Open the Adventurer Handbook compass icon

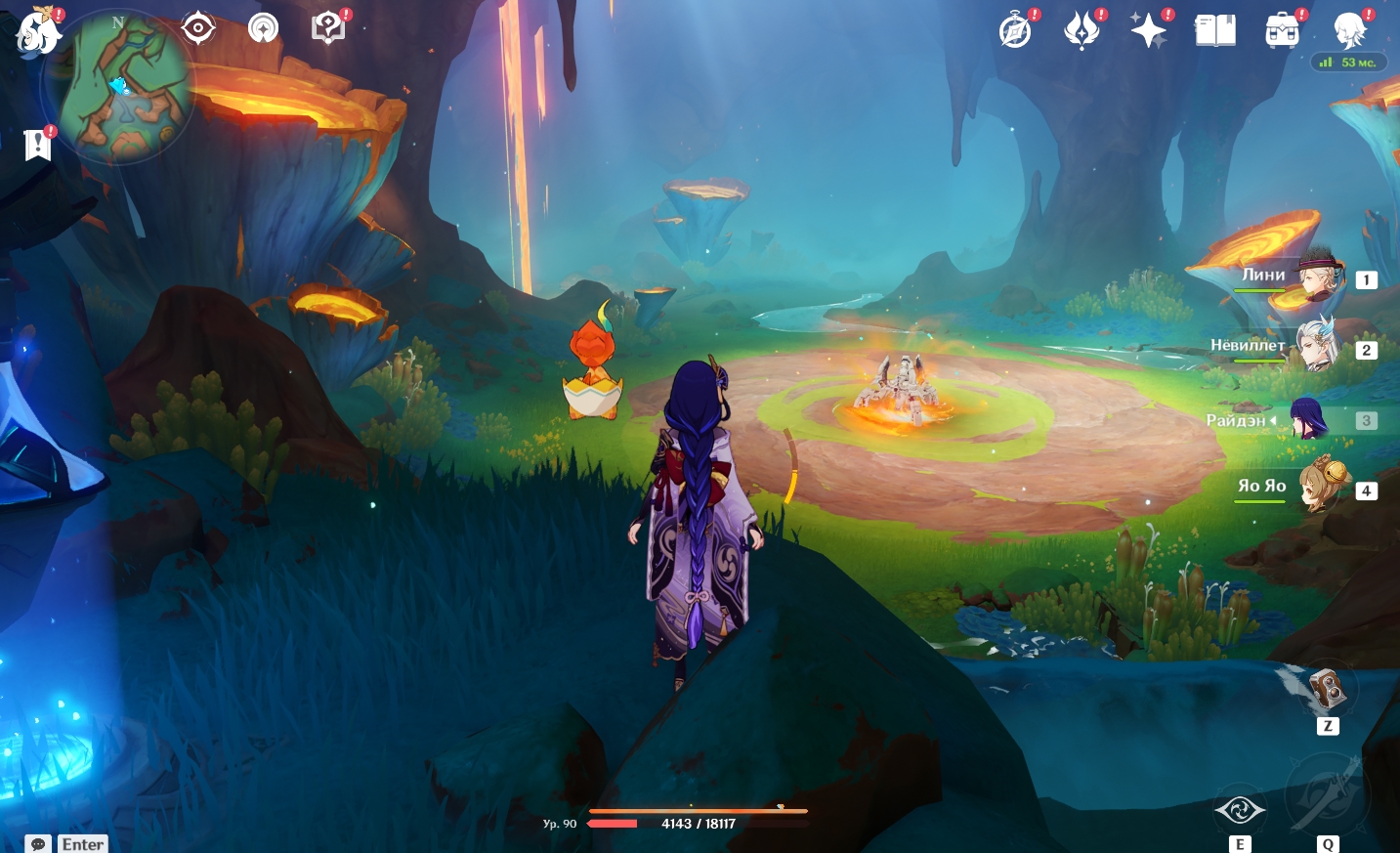(1016, 31)
